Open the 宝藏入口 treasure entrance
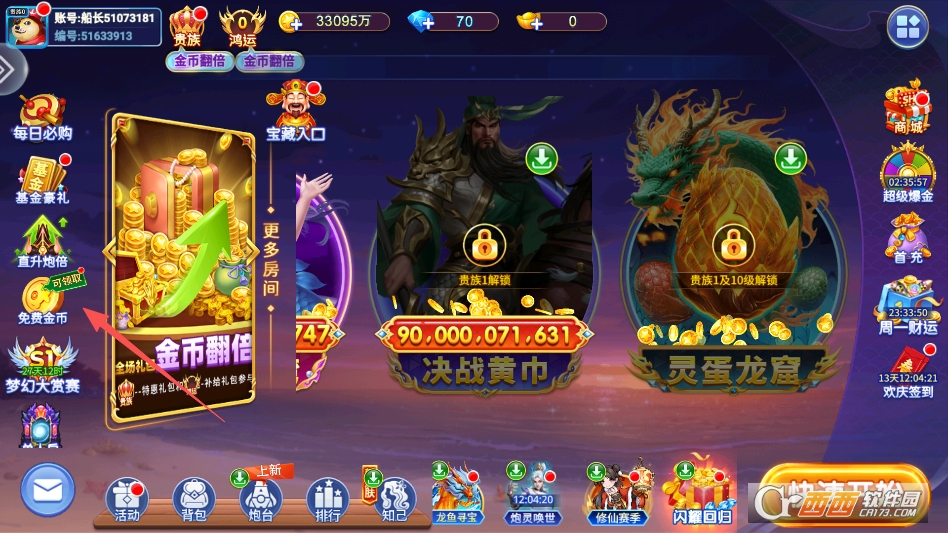Viewport: 948px width, 533px height. tap(296, 110)
